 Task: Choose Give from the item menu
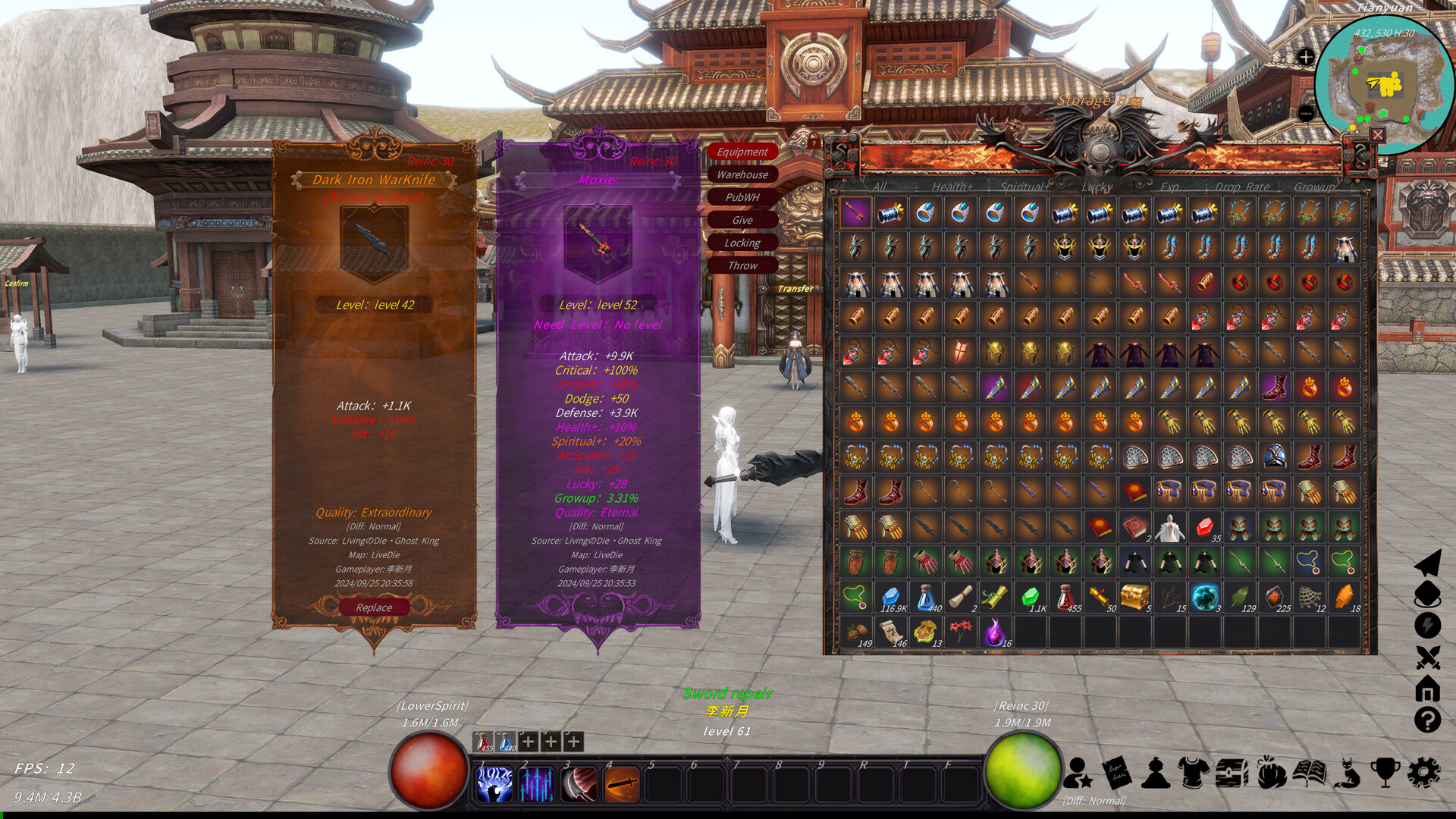742,220
